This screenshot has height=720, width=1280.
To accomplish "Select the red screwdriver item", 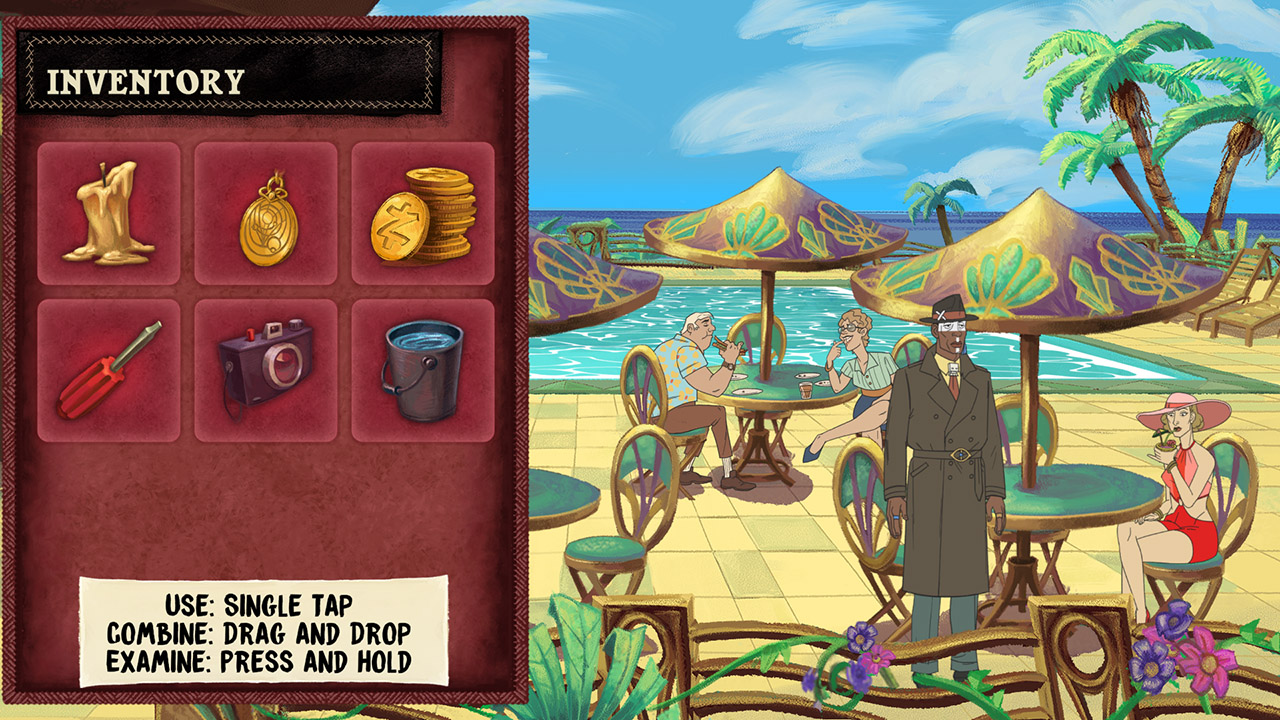I will (111, 367).
